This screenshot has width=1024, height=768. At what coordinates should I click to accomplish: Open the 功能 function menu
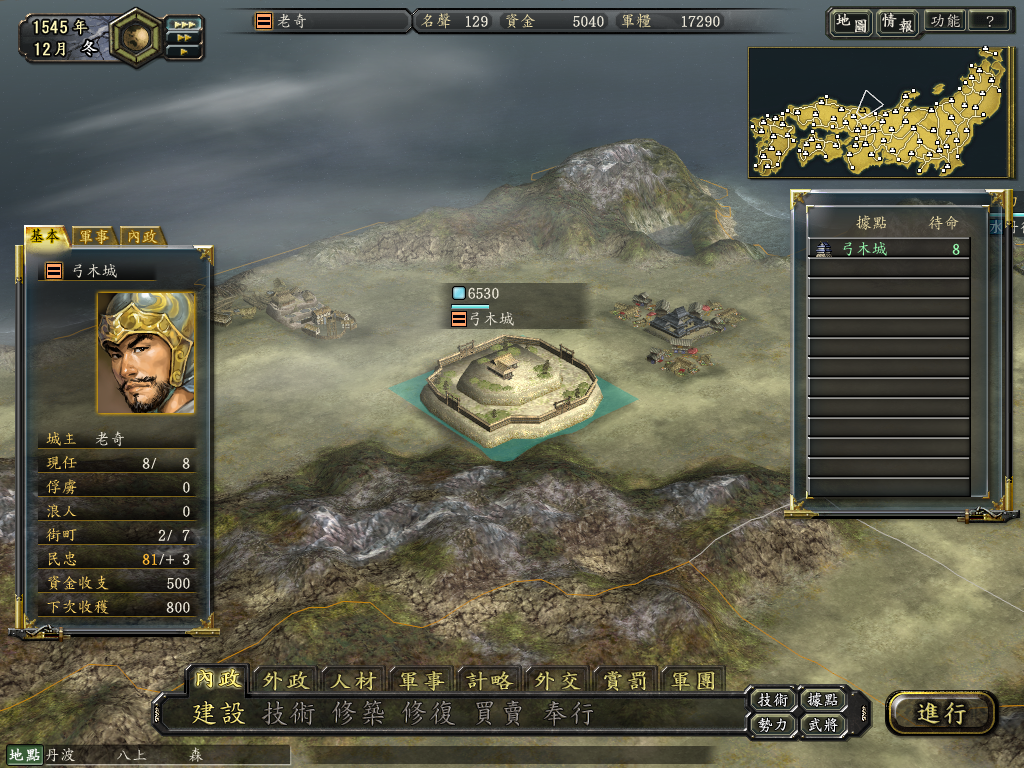[944, 21]
